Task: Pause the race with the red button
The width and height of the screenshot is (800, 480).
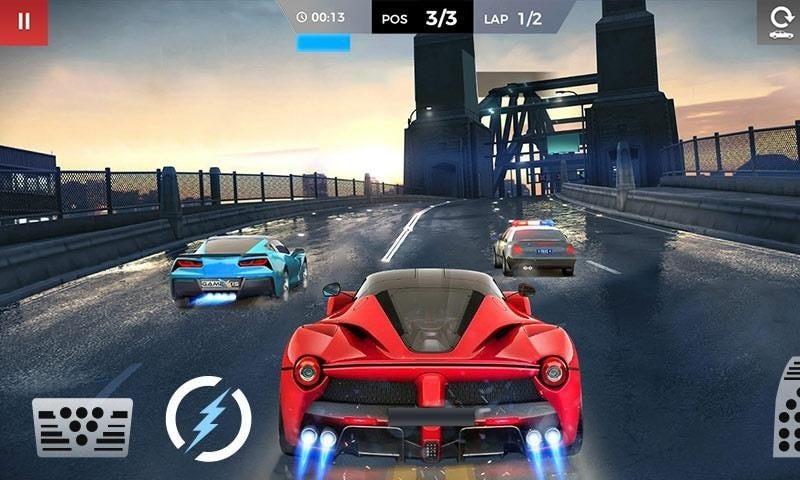Action: point(23,21)
